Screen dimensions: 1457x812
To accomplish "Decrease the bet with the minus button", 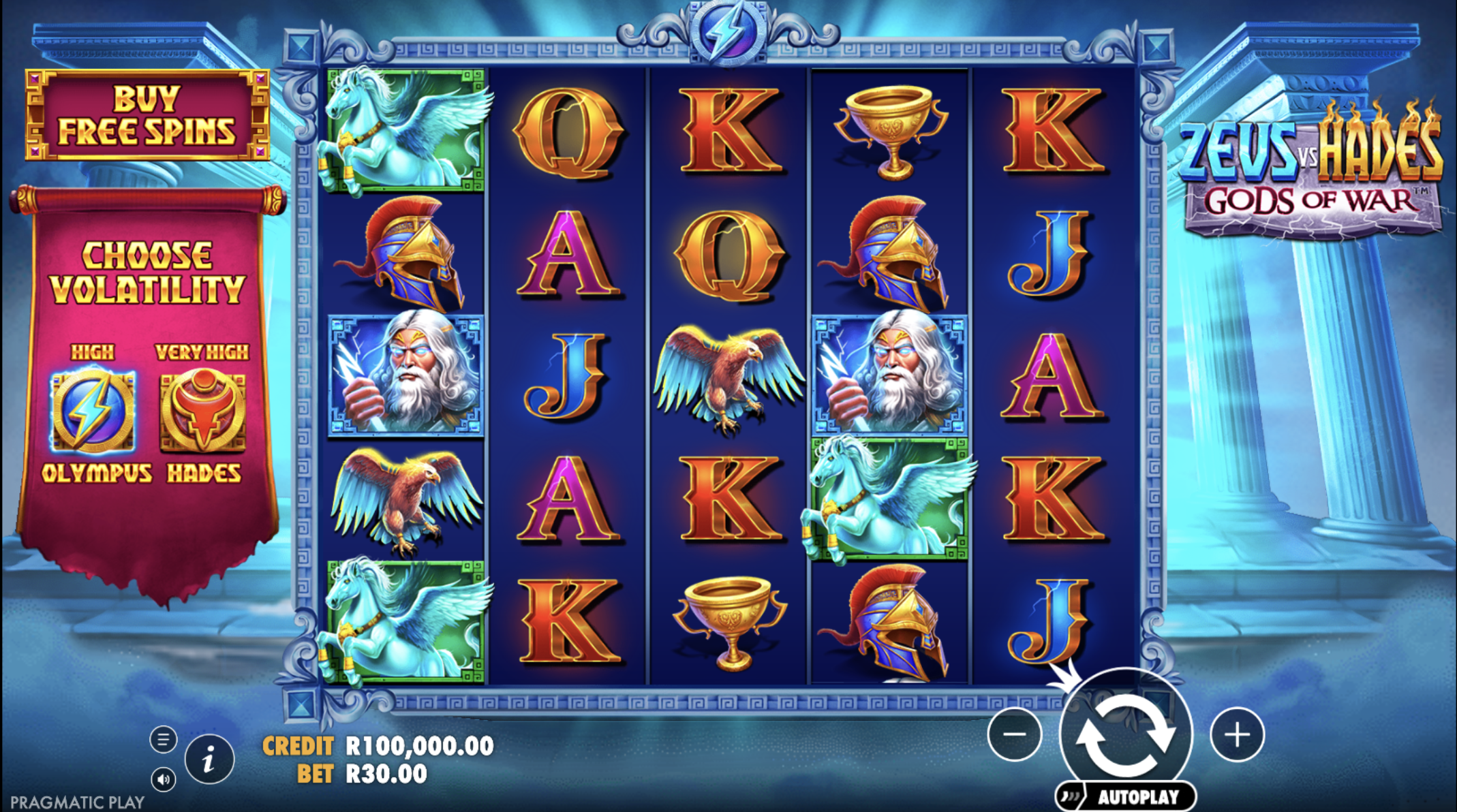I will click(1015, 734).
